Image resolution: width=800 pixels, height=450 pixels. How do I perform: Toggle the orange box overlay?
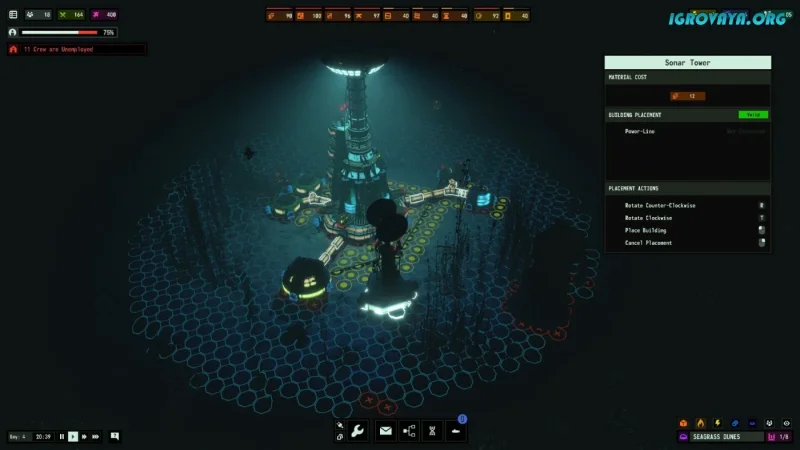(x=684, y=423)
